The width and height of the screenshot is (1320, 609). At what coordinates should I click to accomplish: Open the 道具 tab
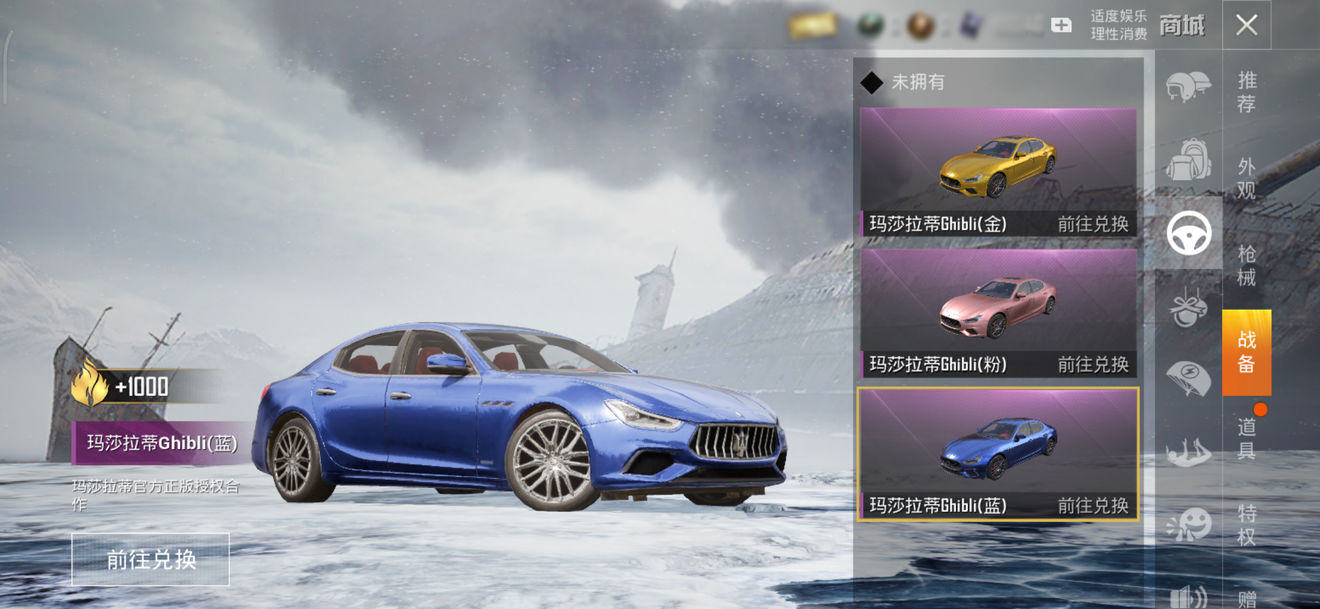click(x=1247, y=438)
